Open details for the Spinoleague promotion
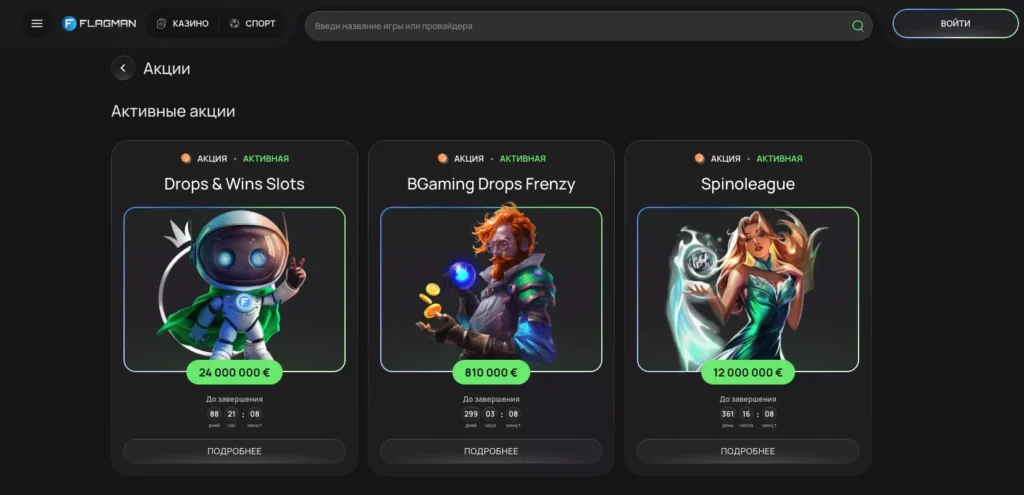1024x495 pixels. (x=747, y=451)
